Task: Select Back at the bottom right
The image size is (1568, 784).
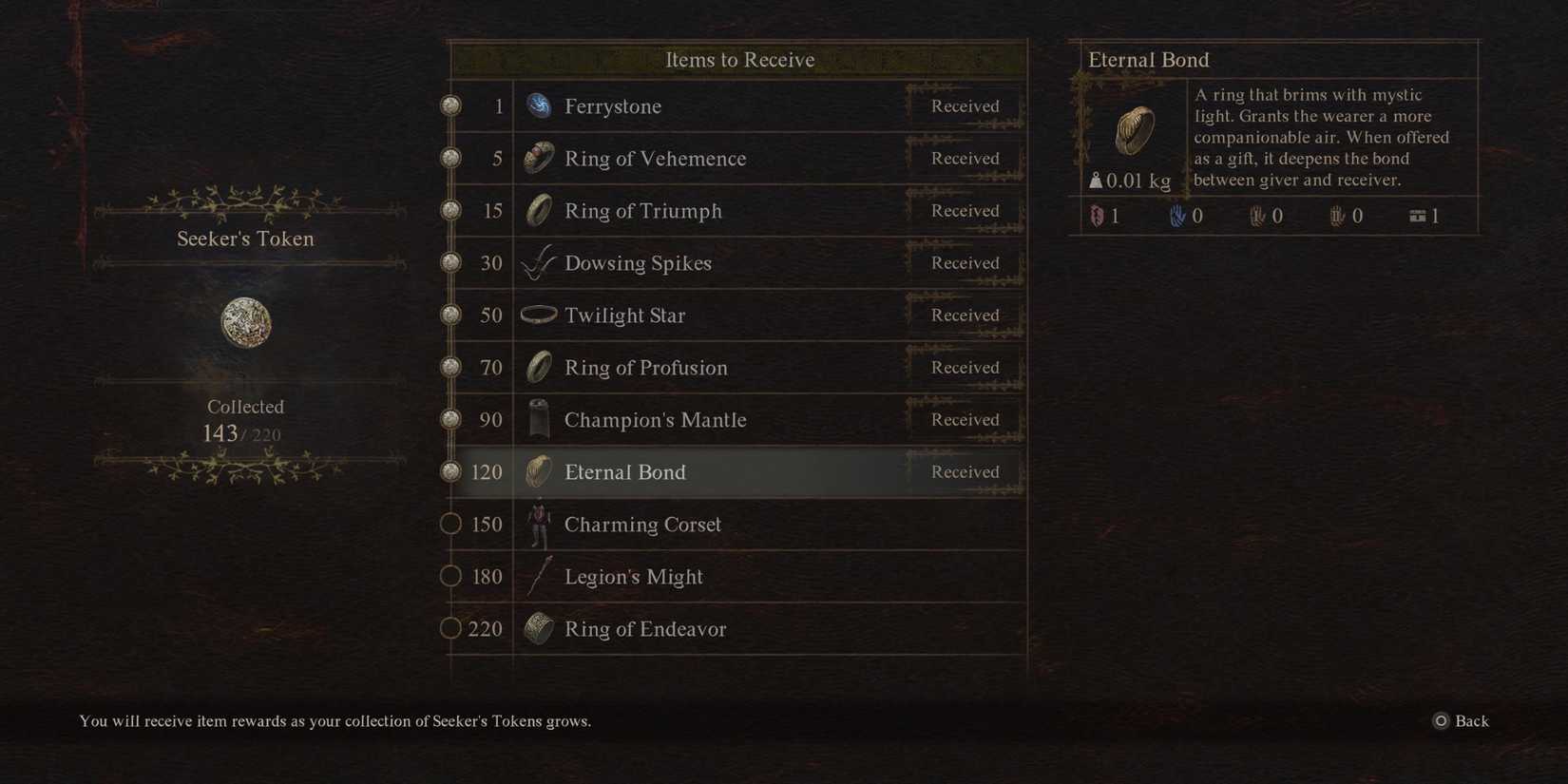Action: (1471, 721)
